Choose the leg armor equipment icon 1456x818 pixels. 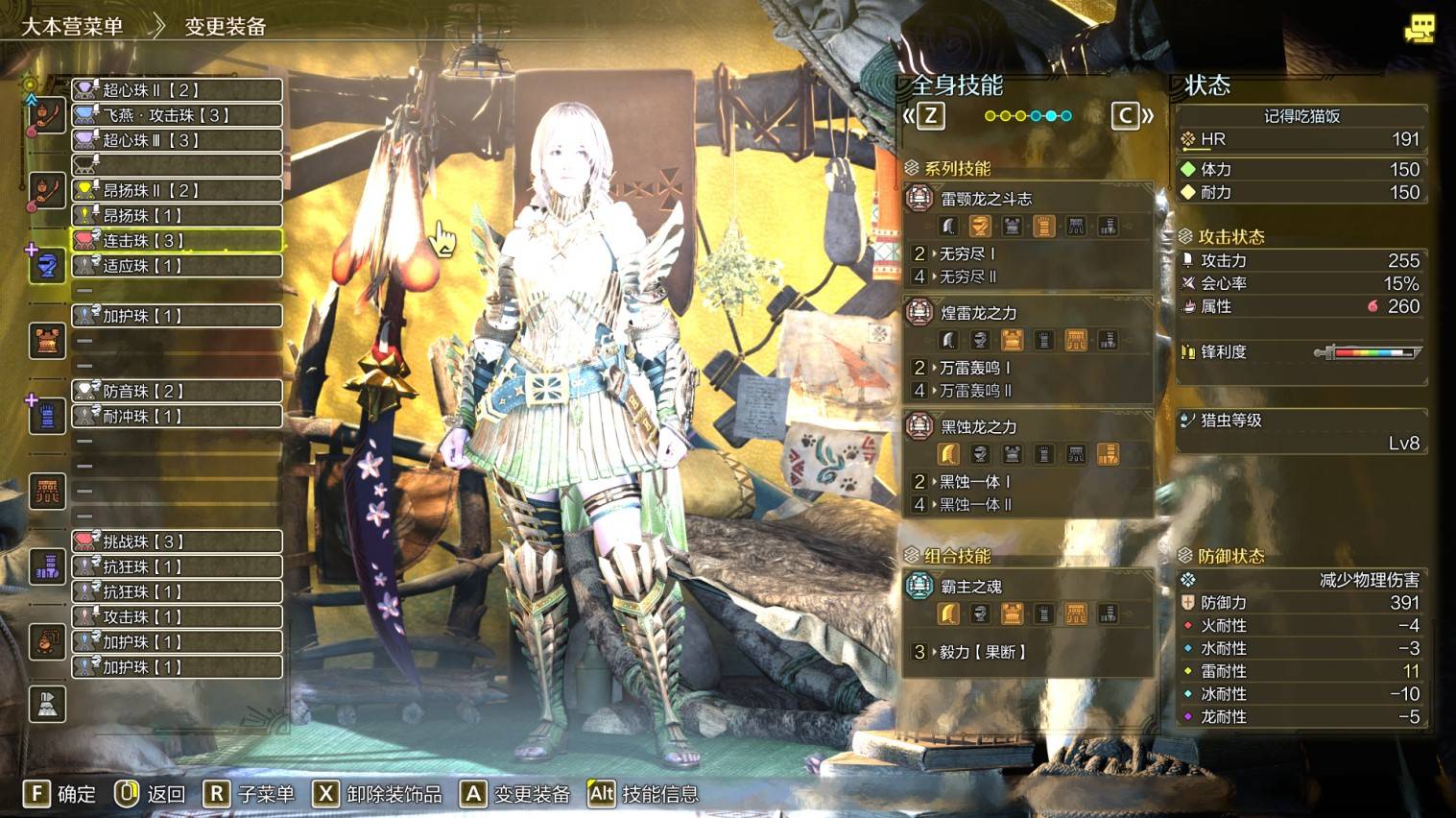(47, 566)
